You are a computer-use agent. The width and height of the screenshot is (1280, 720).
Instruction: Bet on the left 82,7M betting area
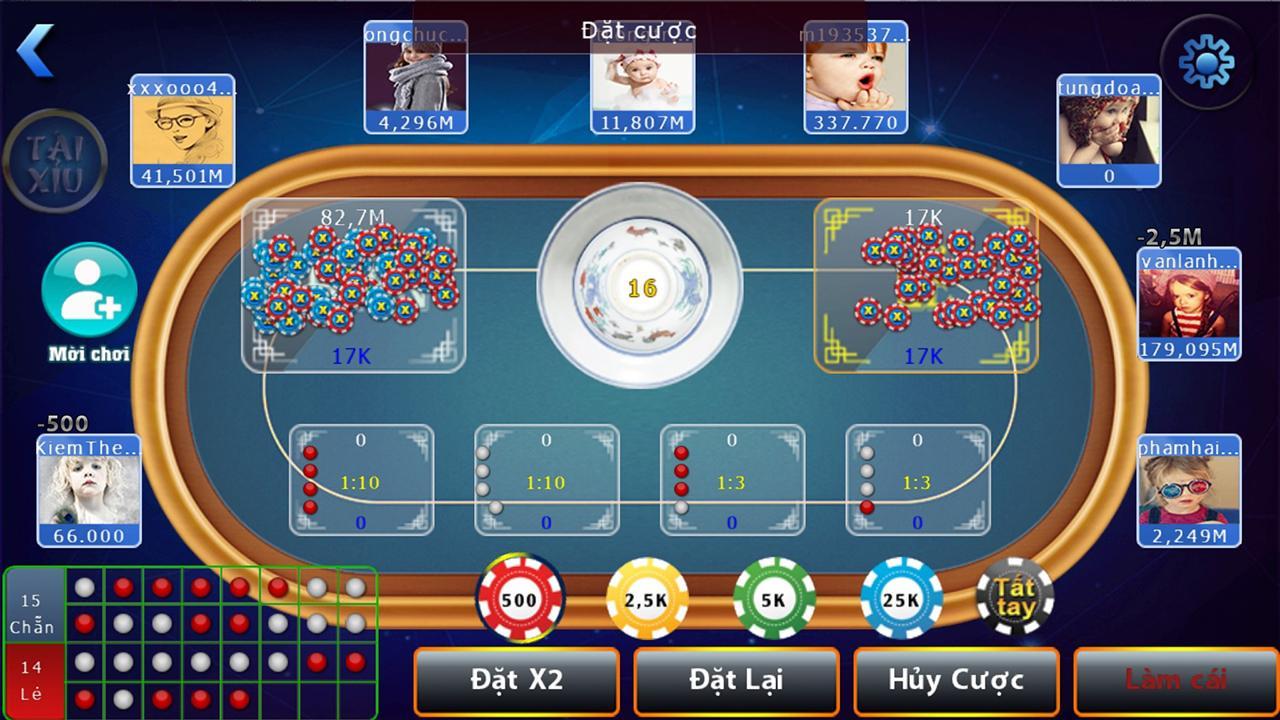point(354,285)
